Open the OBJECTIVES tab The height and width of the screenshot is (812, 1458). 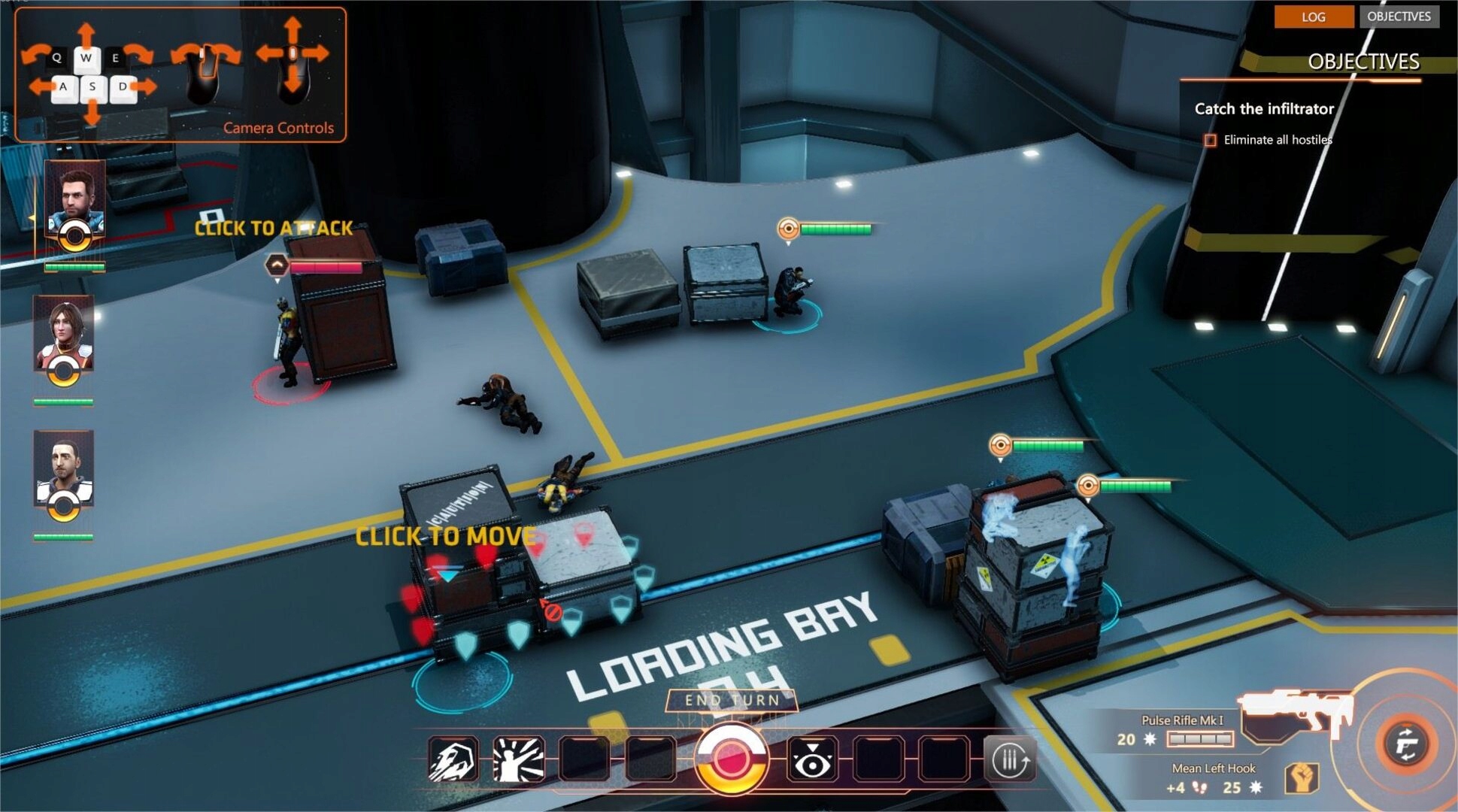(x=1399, y=17)
